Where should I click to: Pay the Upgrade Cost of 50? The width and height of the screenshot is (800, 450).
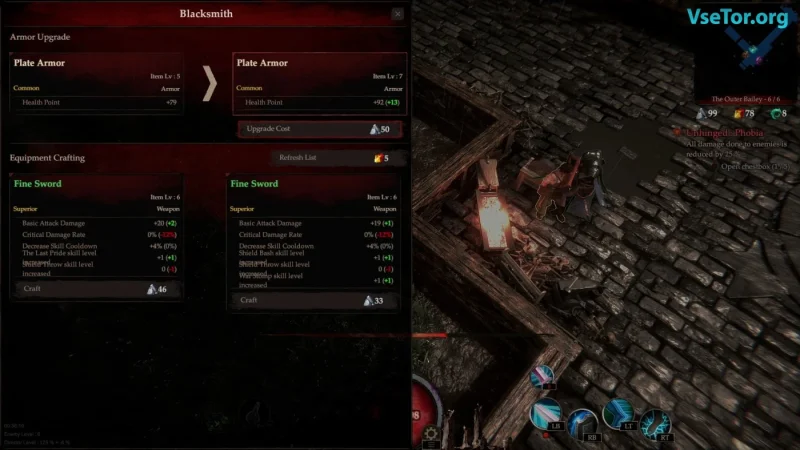tap(320, 129)
